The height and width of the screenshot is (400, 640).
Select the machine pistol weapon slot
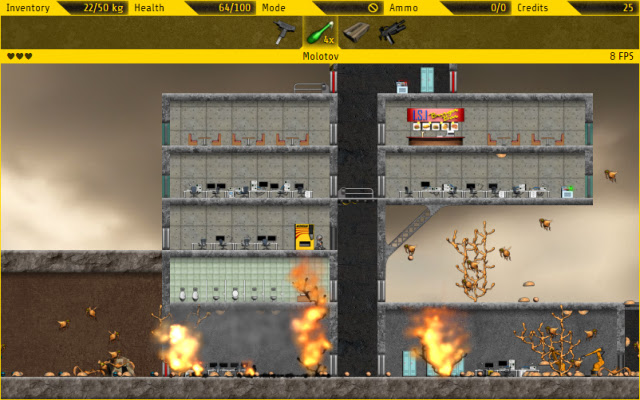click(x=284, y=32)
